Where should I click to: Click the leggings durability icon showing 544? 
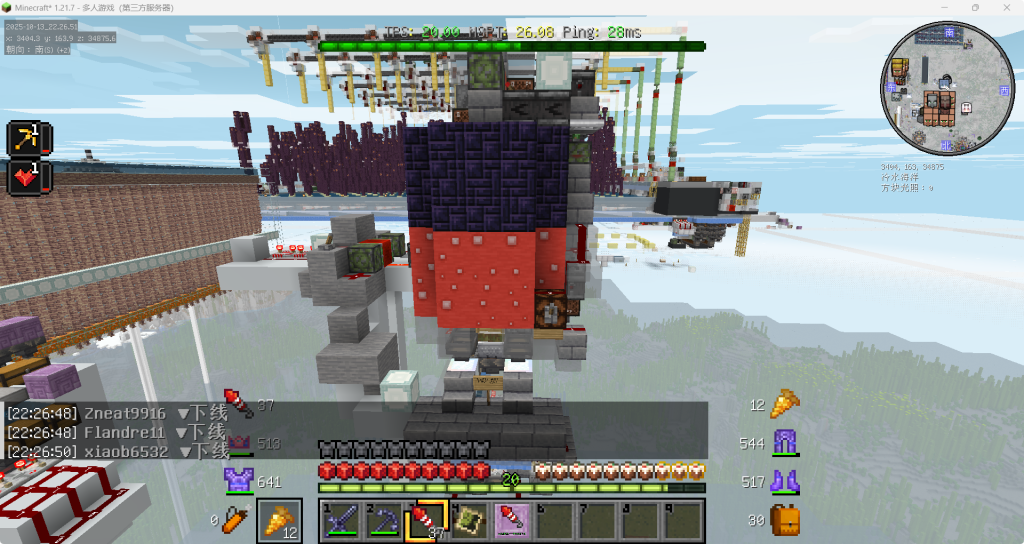pyautogui.click(x=783, y=443)
